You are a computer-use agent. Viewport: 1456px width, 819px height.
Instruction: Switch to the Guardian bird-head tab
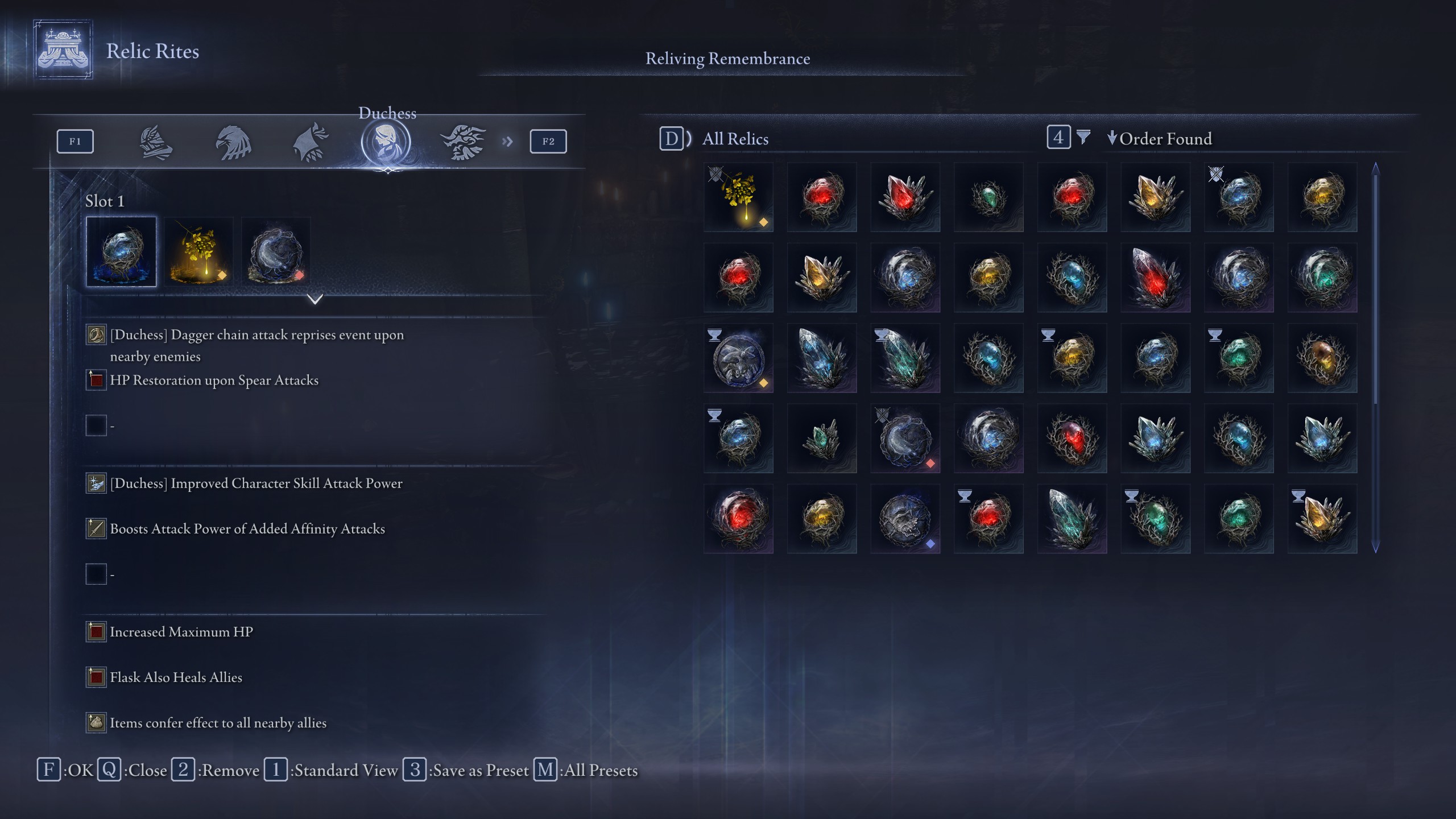(x=233, y=142)
